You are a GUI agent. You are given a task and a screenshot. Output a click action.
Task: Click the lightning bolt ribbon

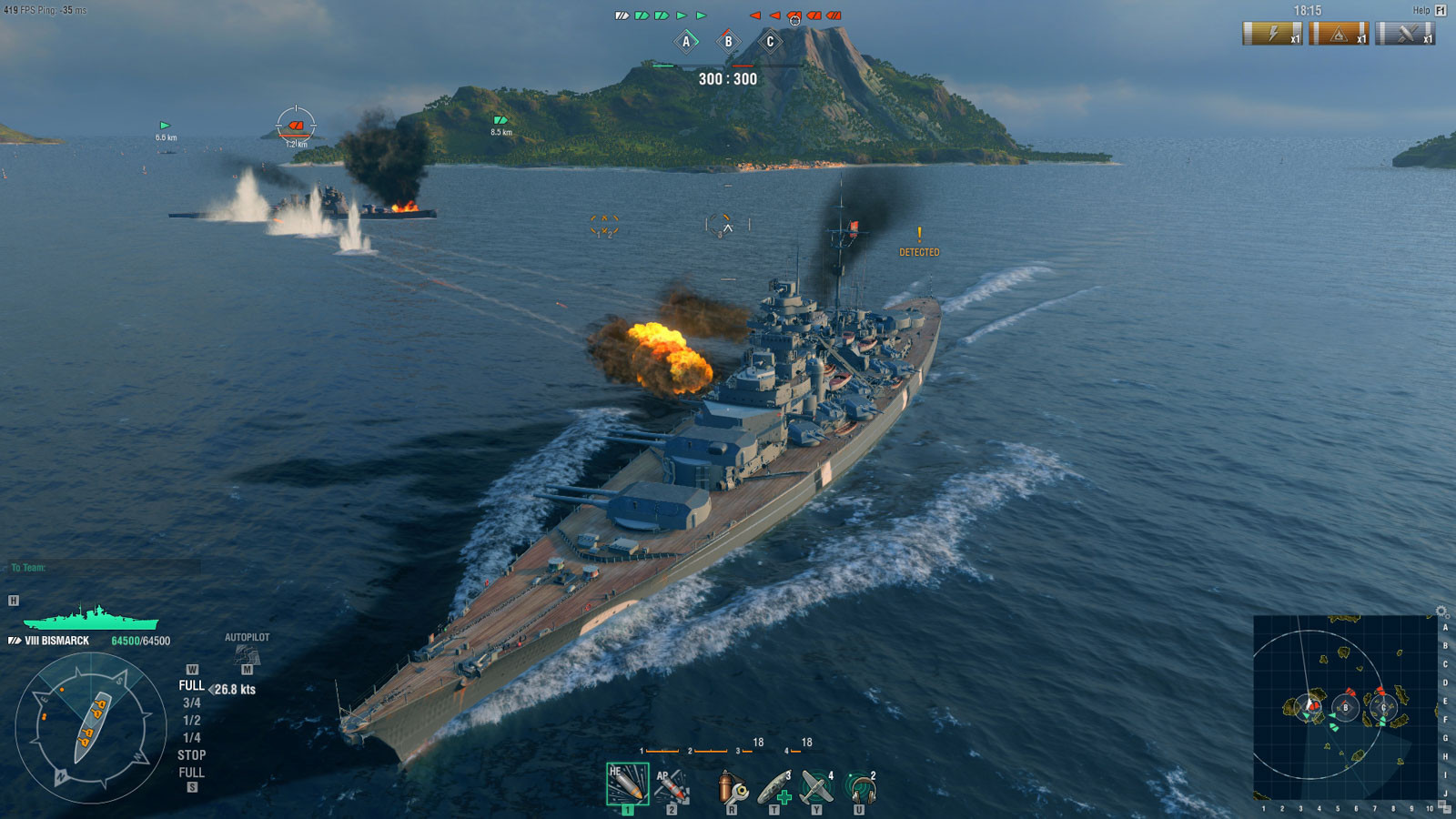pos(1272,34)
